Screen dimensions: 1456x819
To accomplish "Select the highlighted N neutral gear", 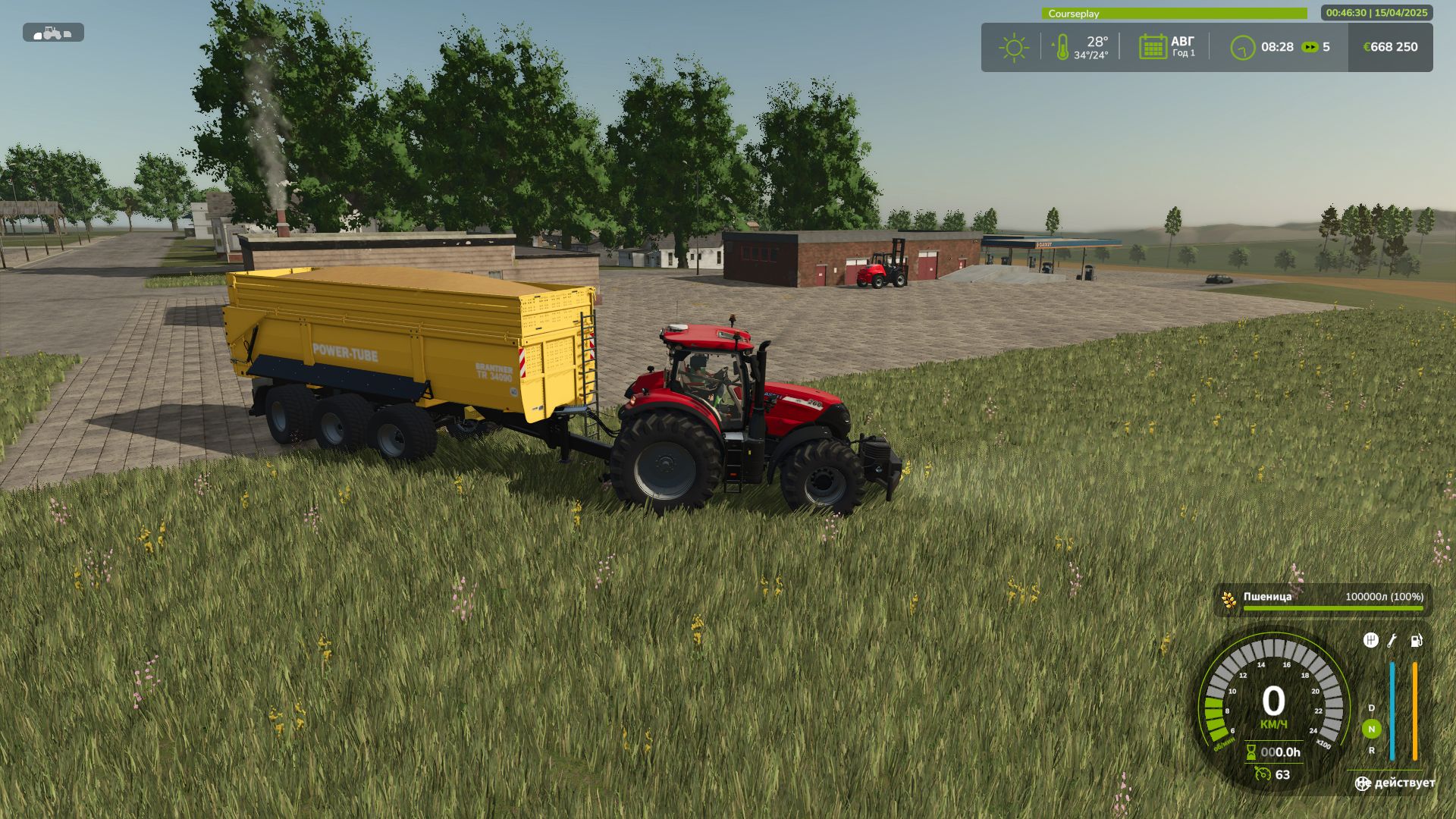I will [x=1371, y=730].
